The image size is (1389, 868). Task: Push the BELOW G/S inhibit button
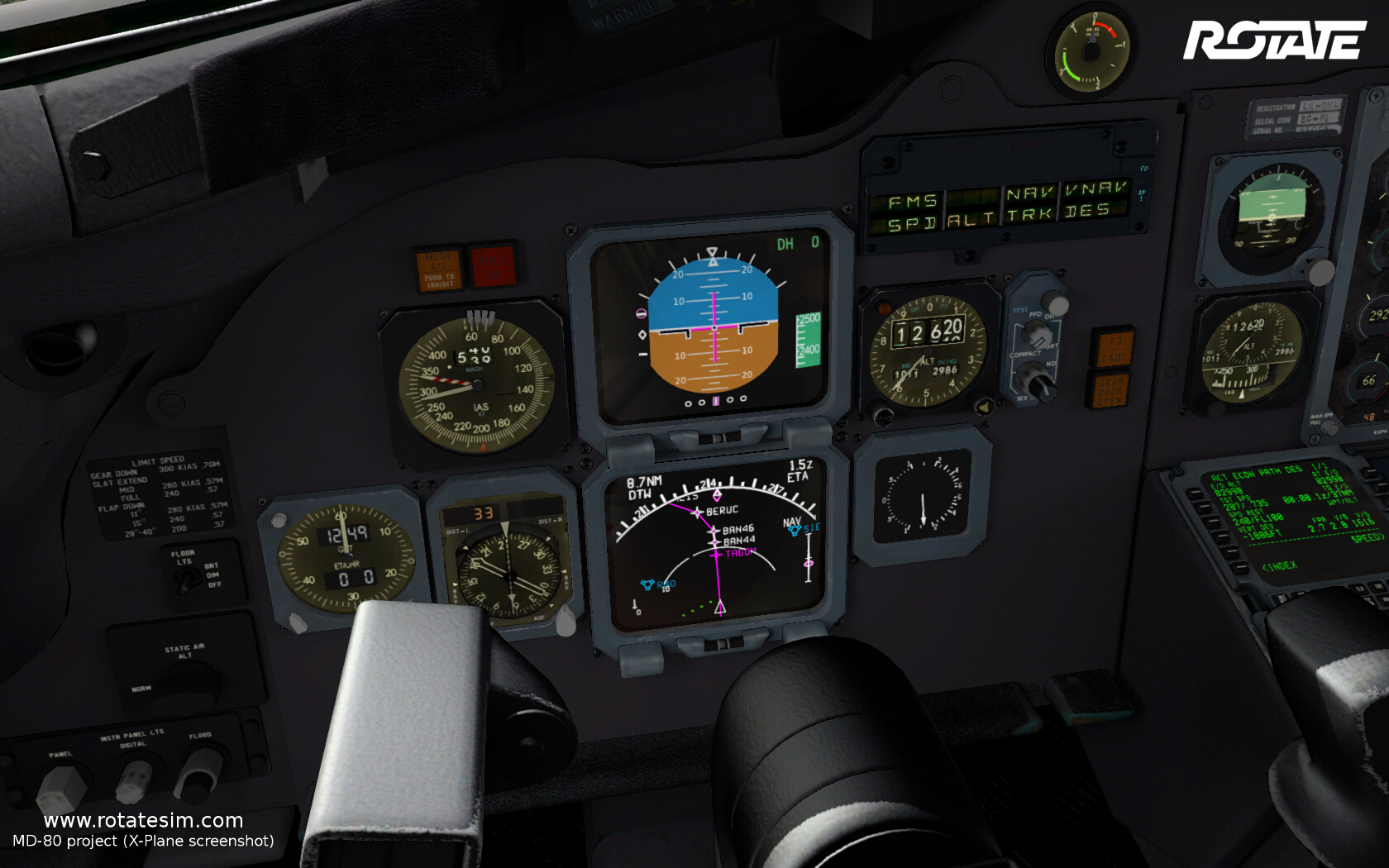pos(439,269)
